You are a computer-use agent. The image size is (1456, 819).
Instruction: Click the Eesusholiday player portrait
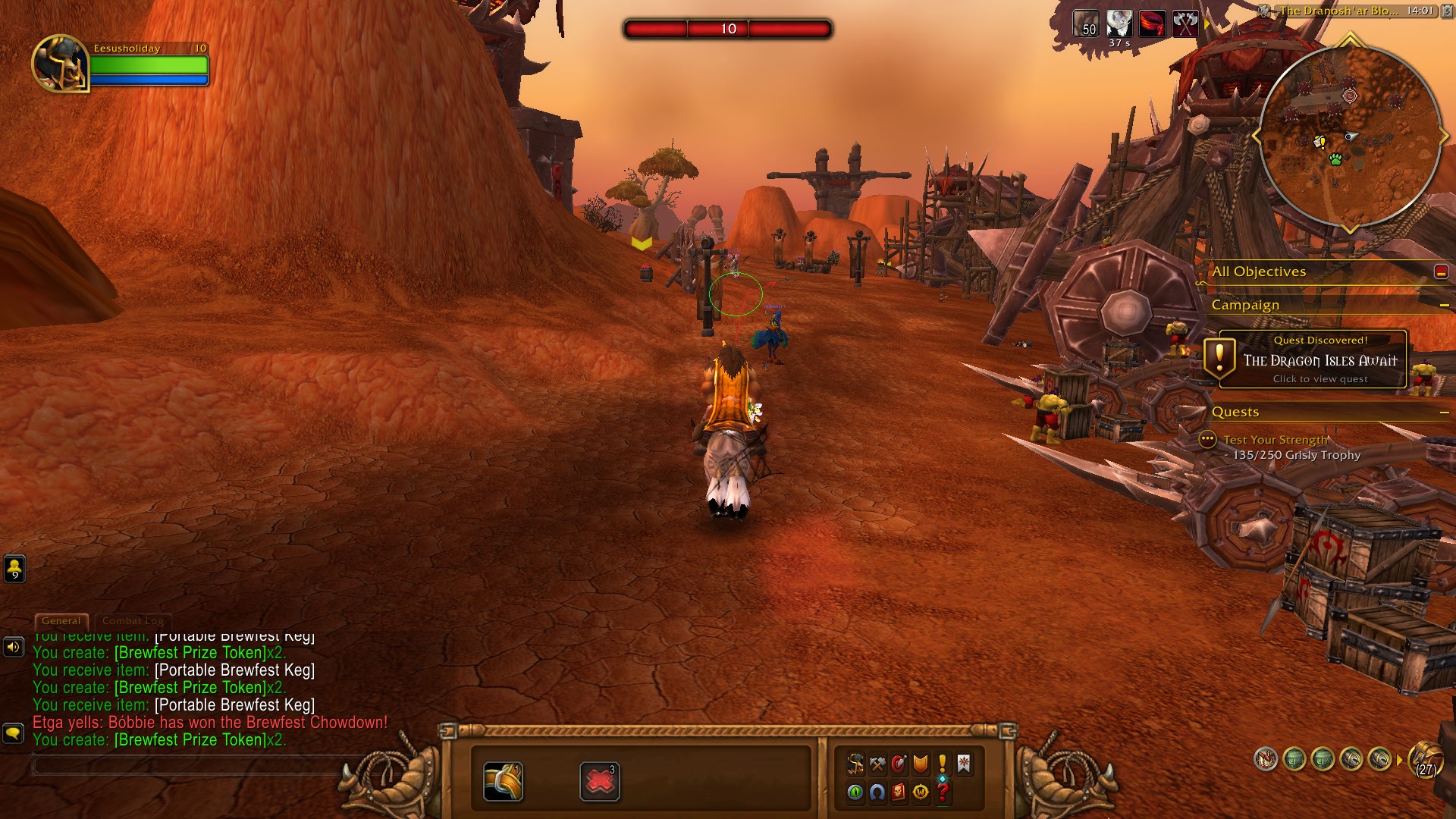[x=60, y=64]
